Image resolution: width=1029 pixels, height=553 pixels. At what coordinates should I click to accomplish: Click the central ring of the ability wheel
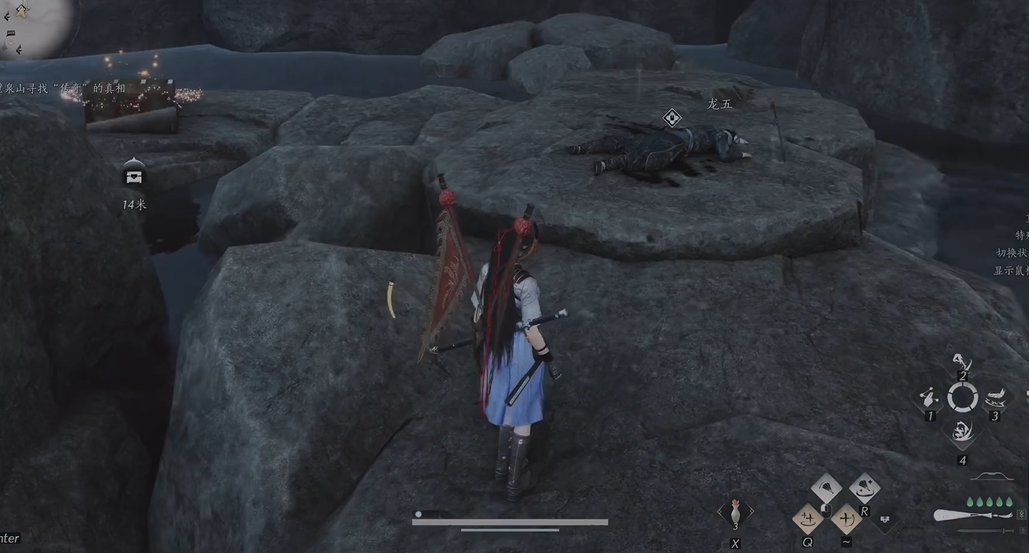[x=962, y=398]
